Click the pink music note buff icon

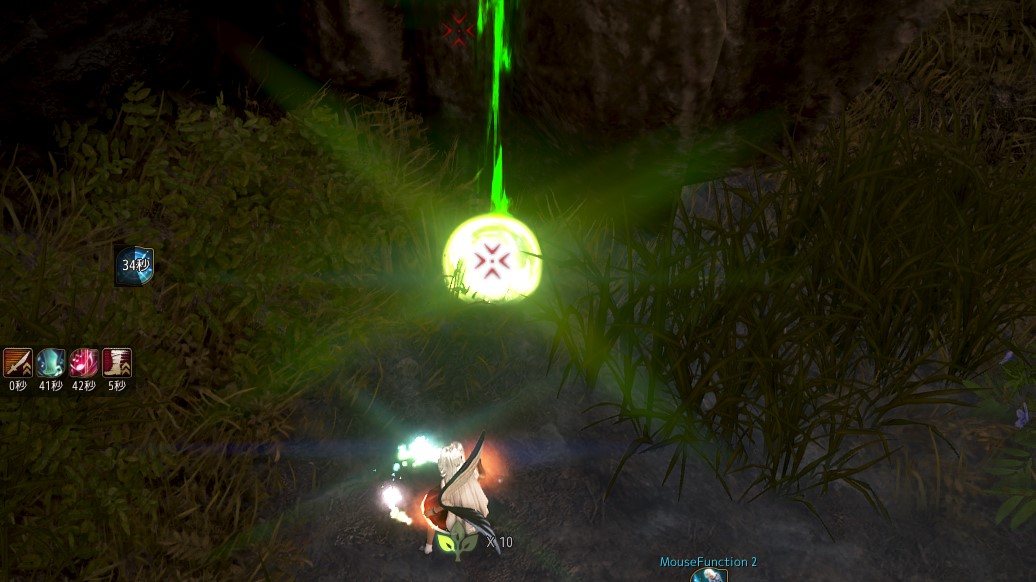pyautogui.click(x=84, y=362)
